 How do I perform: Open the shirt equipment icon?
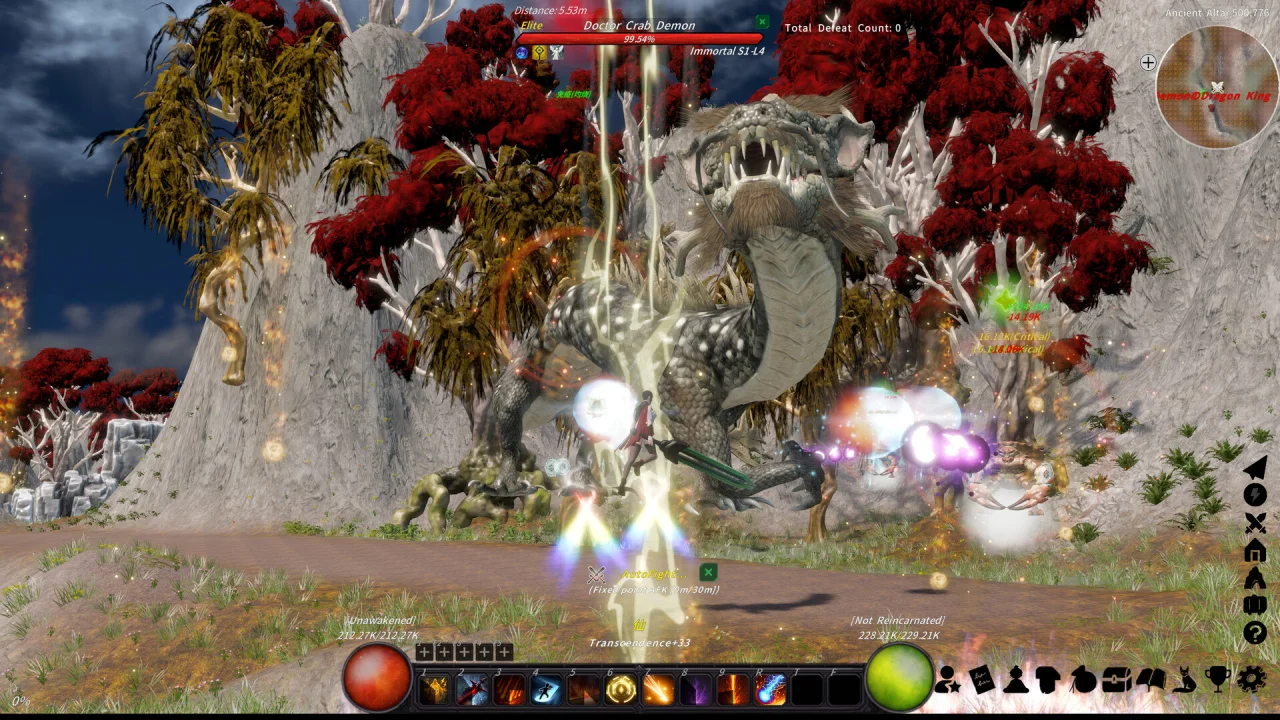[1048, 679]
